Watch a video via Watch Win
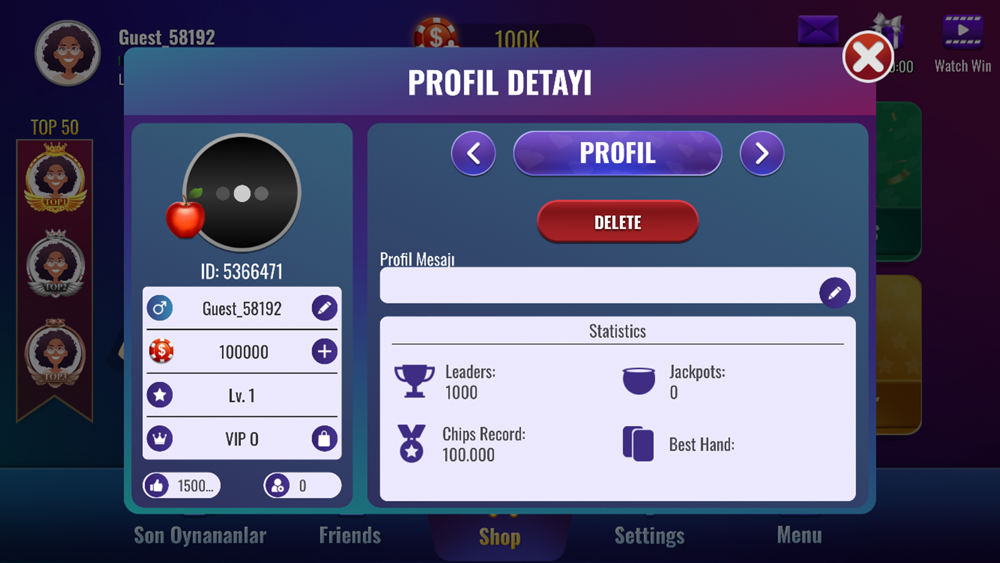The width and height of the screenshot is (1000, 563). pos(962,42)
